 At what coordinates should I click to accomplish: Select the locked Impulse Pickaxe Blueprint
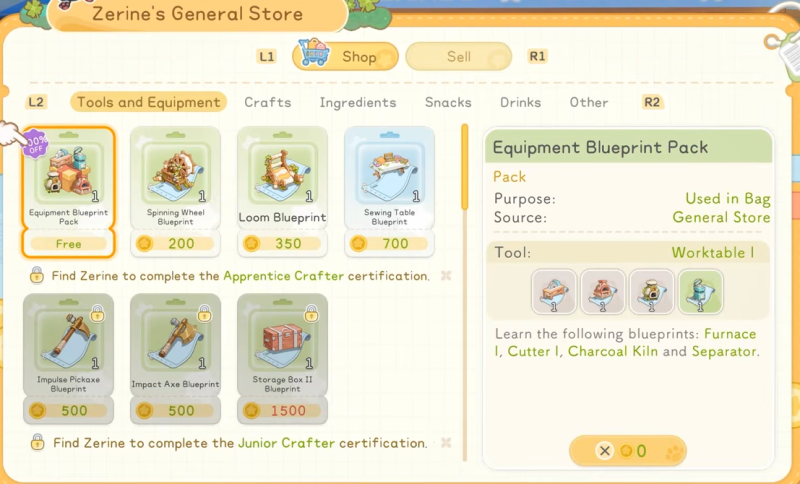68,357
